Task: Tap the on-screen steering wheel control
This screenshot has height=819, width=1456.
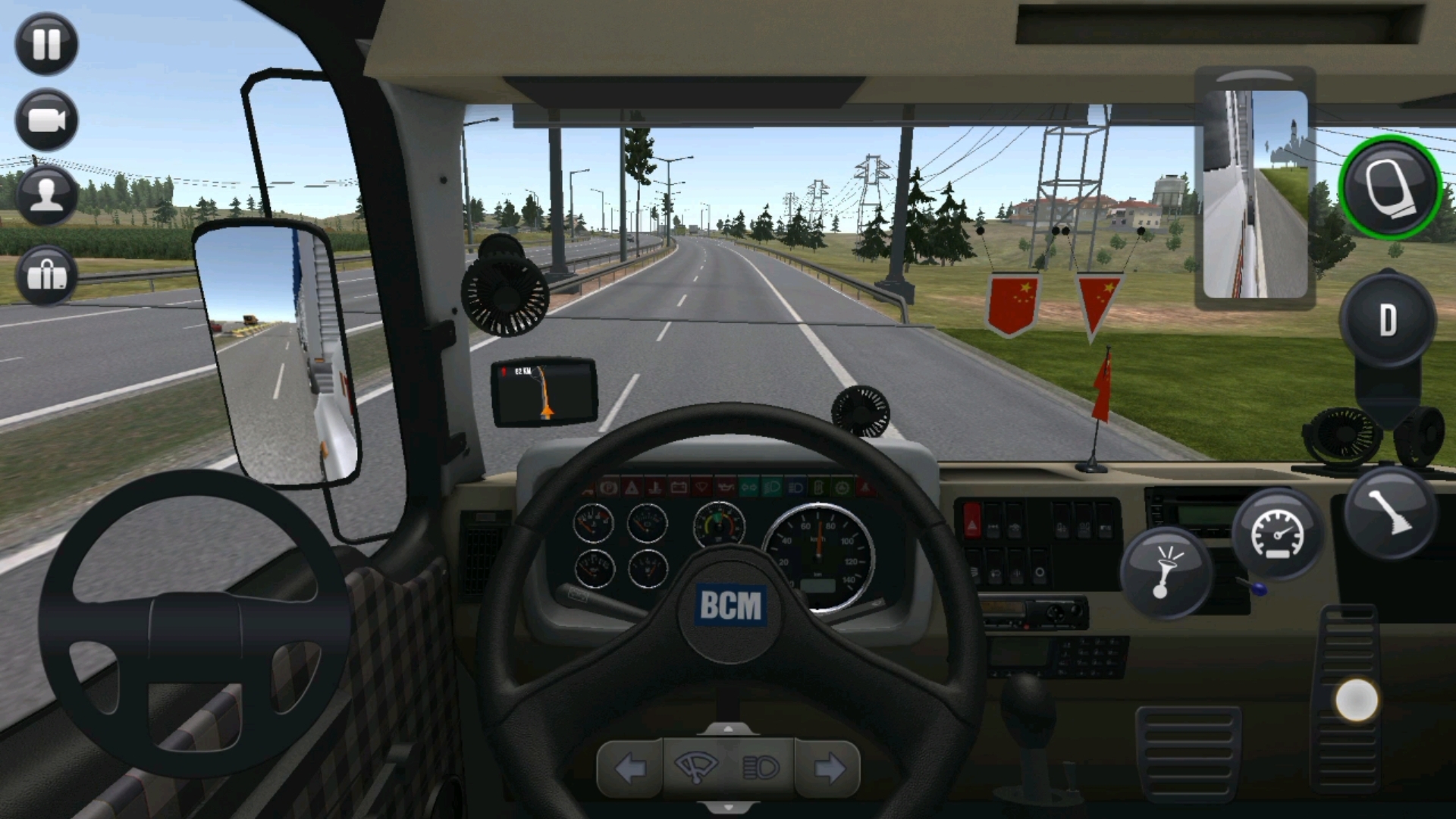Action: point(194,623)
